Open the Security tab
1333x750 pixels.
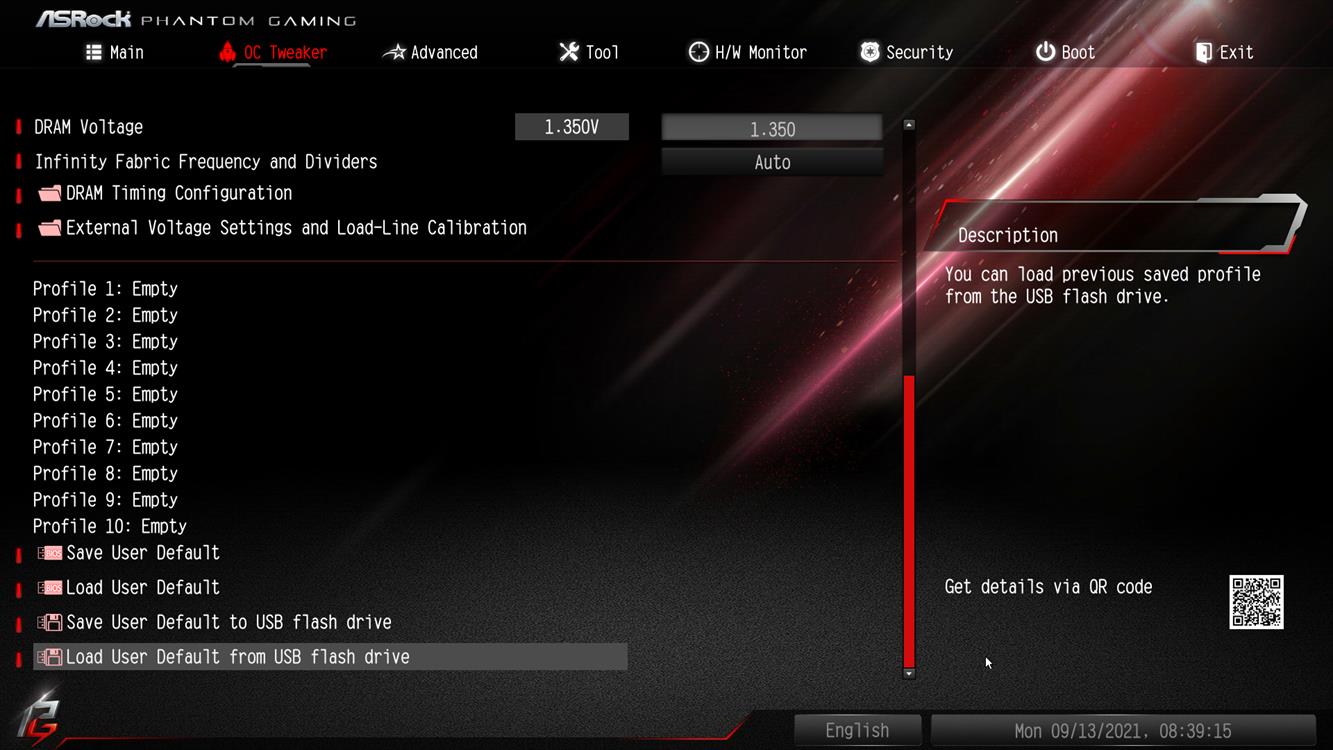click(x=907, y=52)
